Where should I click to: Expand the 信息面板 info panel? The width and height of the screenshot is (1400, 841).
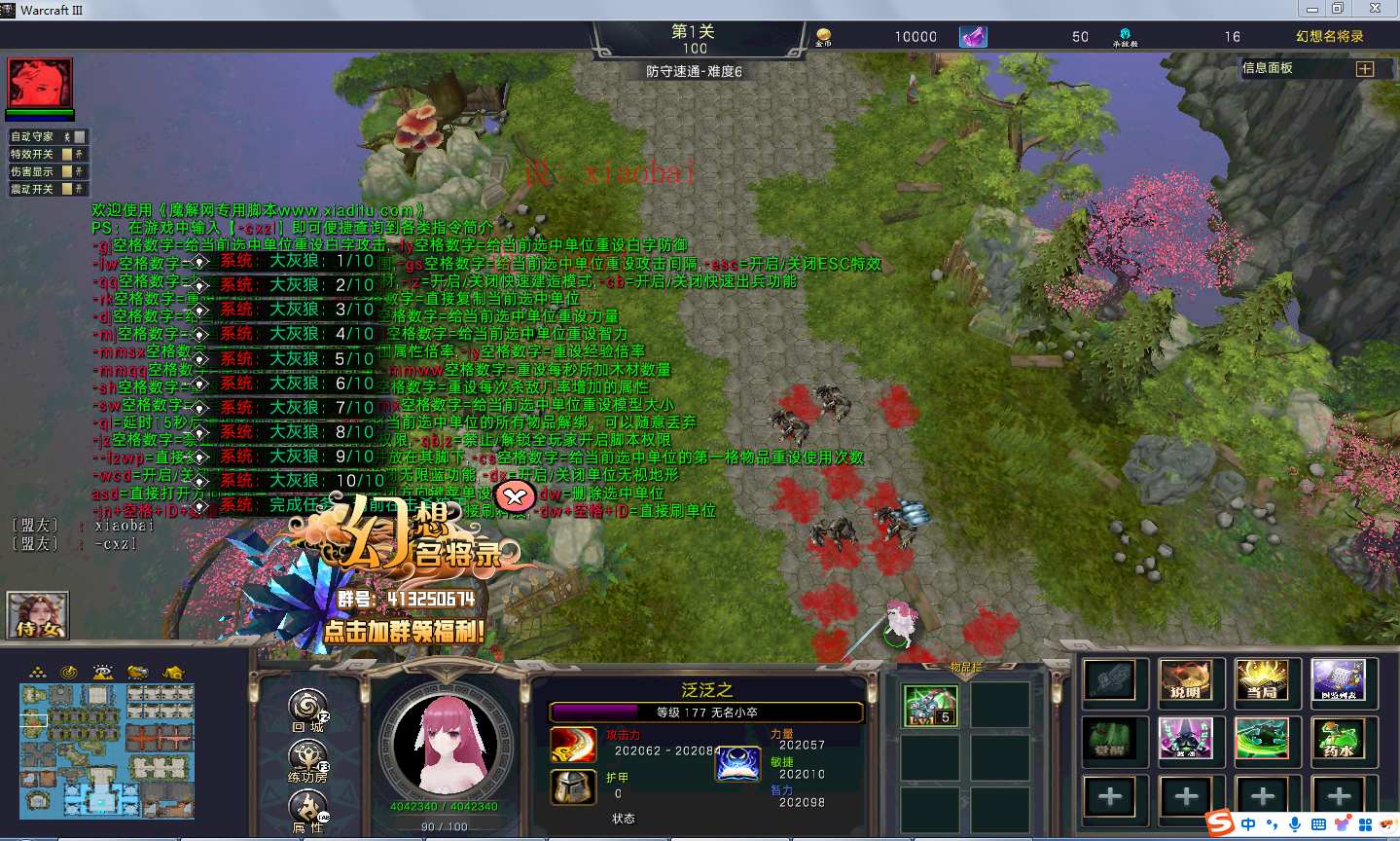coord(1364,69)
